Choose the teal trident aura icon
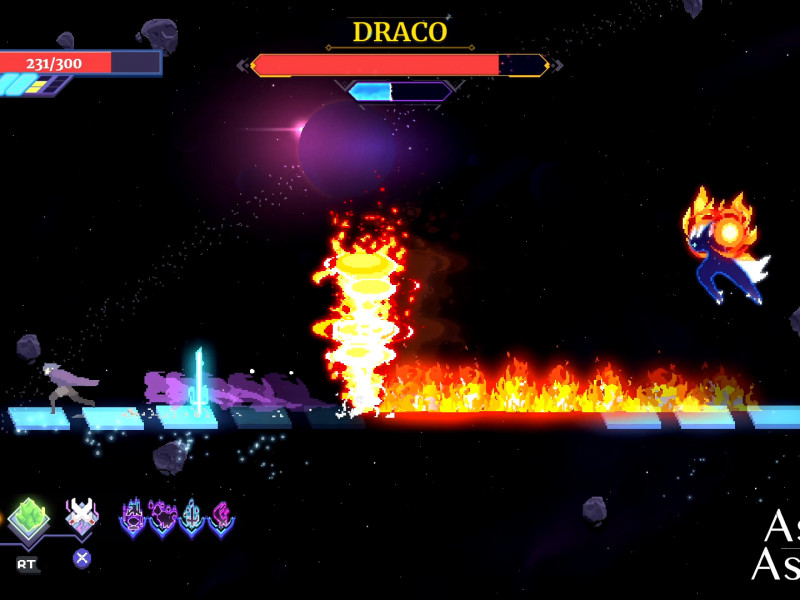The width and height of the screenshot is (800, 600). (x=191, y=518)
